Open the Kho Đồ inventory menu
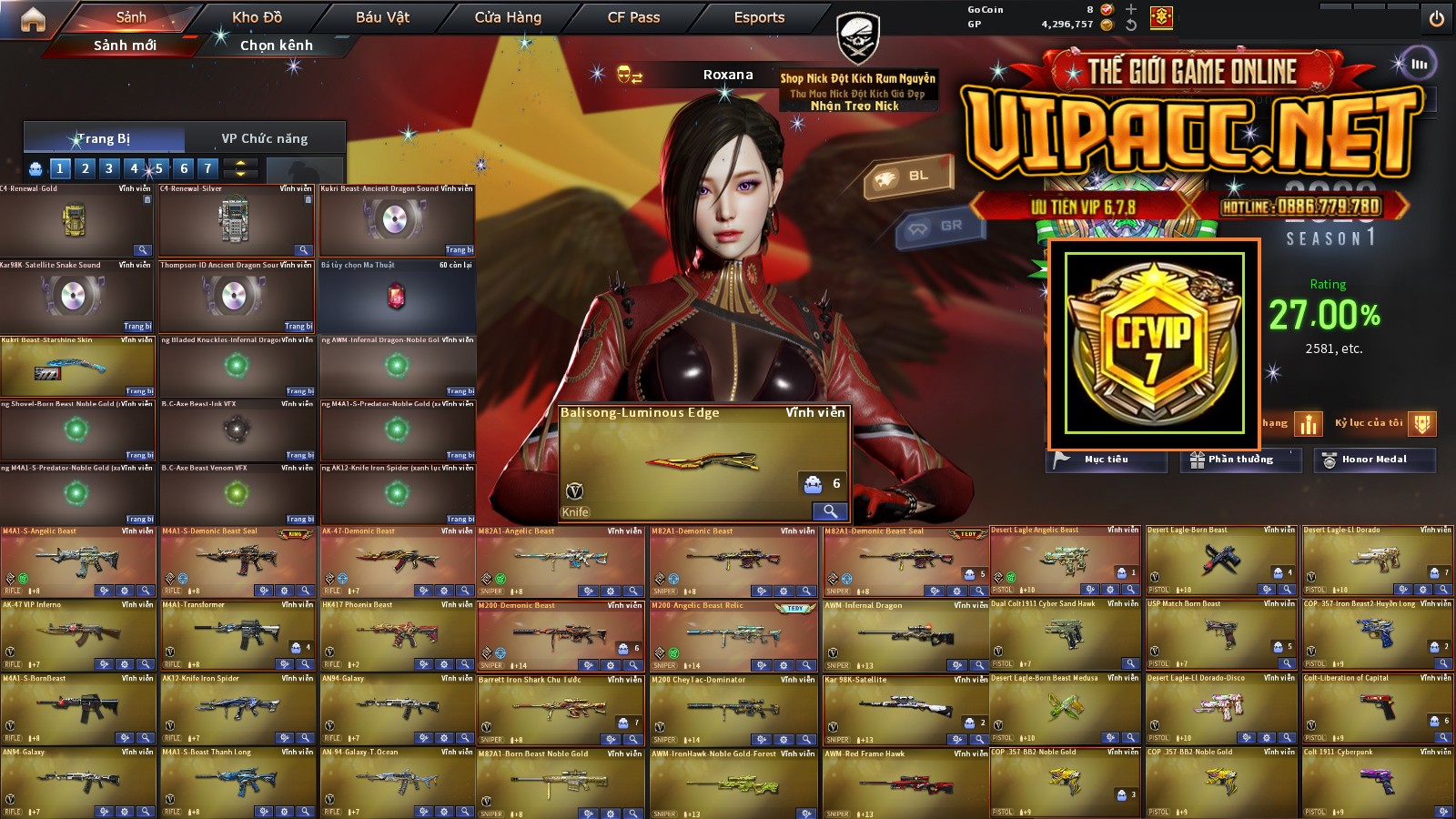 click(x=258, y=17)
